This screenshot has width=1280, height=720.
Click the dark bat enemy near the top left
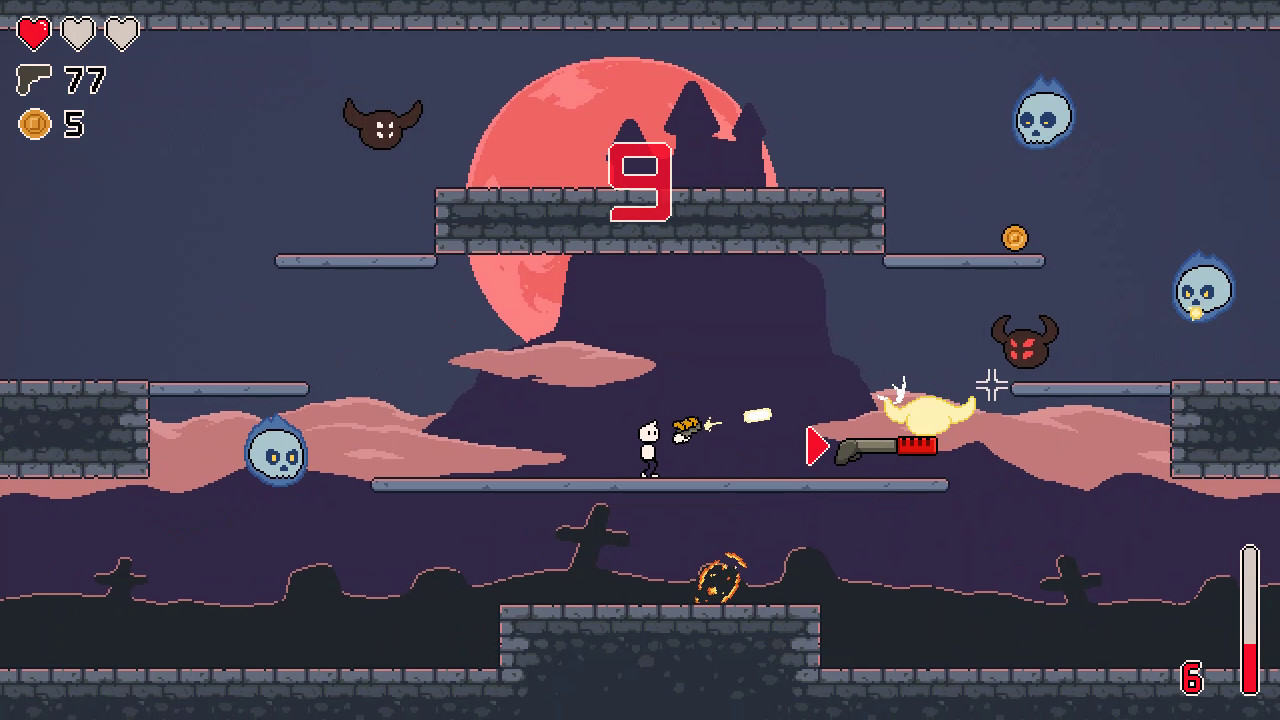383,122
